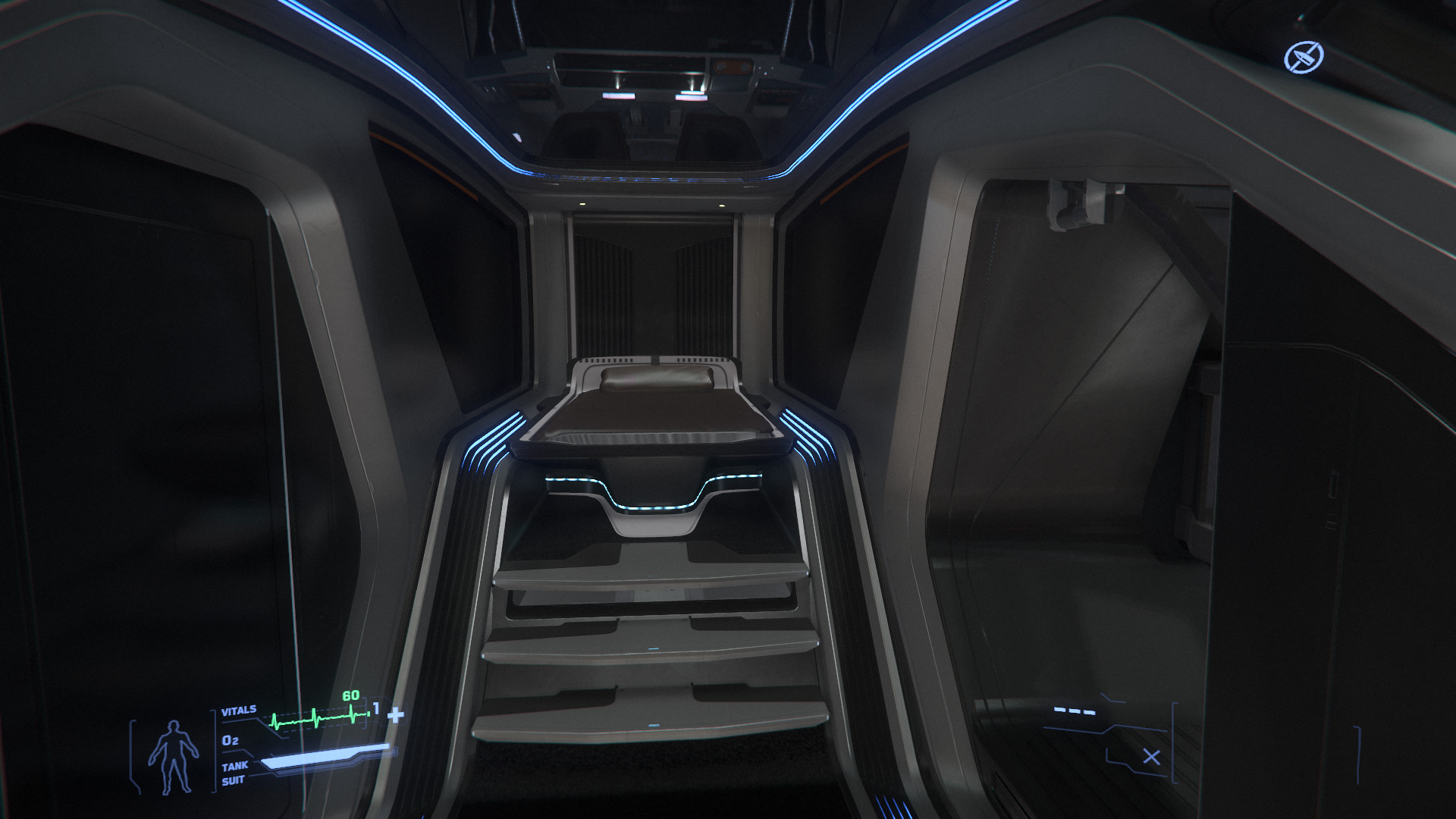
Task: Click the crossed-out circle status icon
Action: click(1304, 58)
